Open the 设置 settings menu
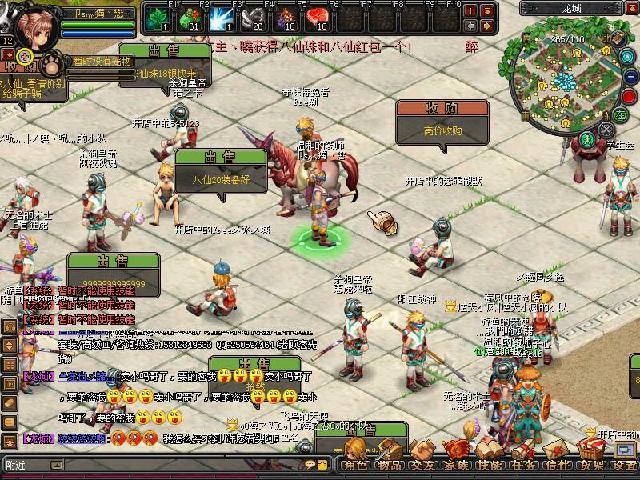Viewport: 640px width, 480px height. 624,464
